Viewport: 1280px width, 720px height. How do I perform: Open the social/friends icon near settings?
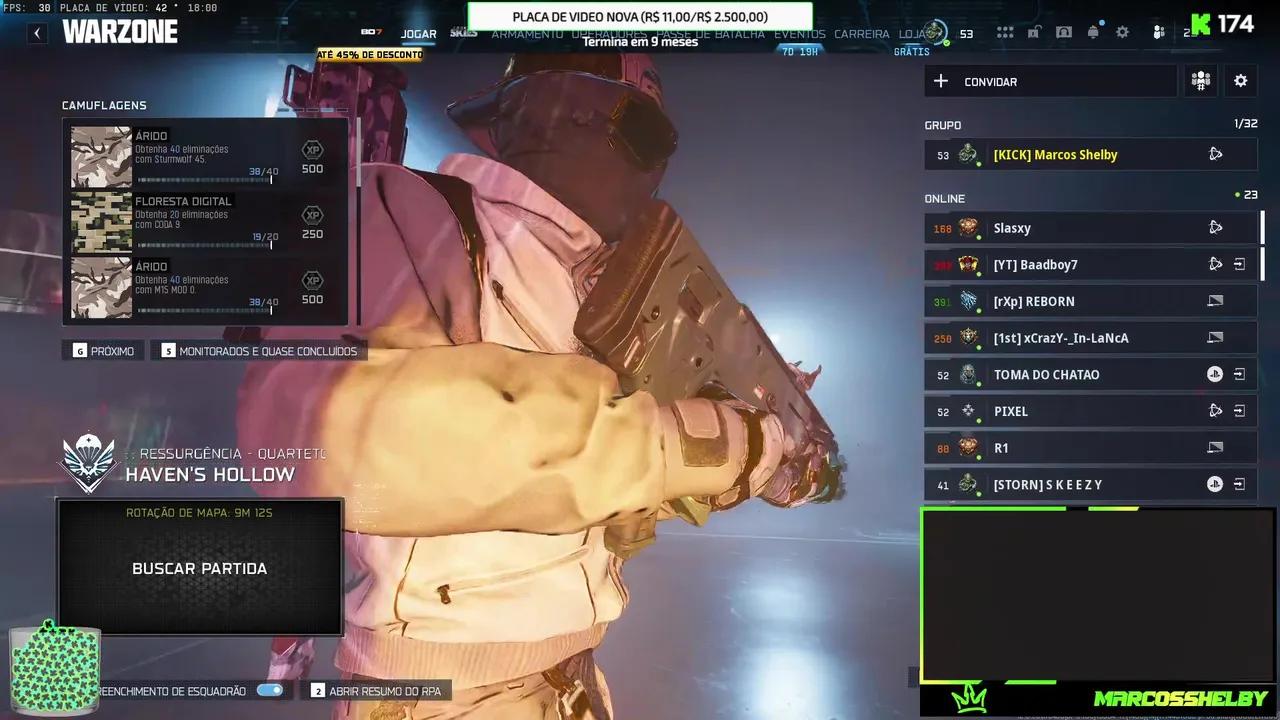[1158, 32]
